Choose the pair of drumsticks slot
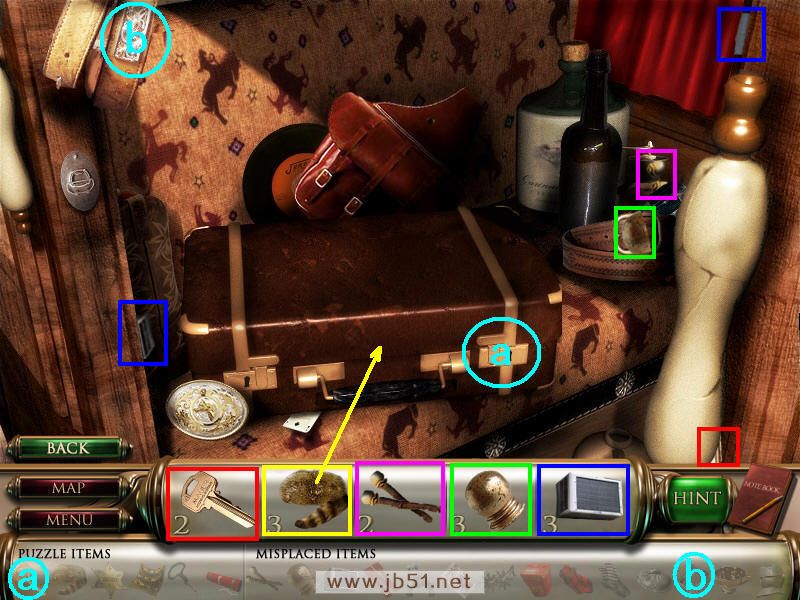800x600 pixels. point(400,501)
